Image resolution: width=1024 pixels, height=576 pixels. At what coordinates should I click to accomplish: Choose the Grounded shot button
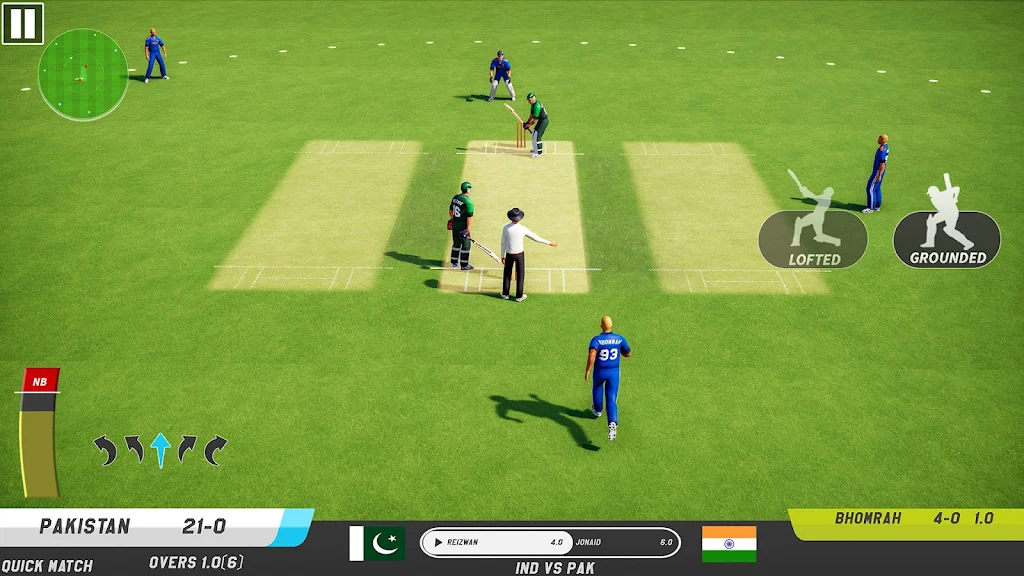pos(947,239)
